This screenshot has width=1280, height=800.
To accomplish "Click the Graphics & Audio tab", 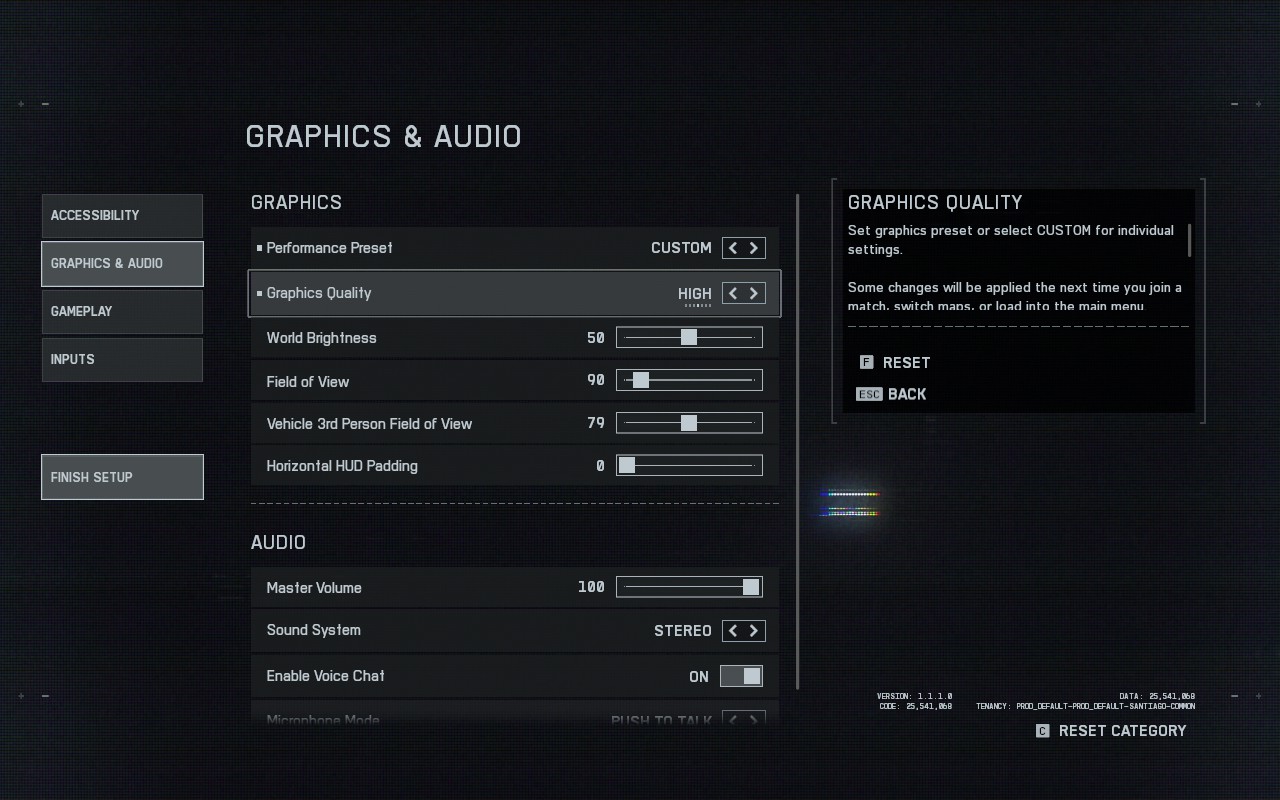I will click(x=122, y=264).
